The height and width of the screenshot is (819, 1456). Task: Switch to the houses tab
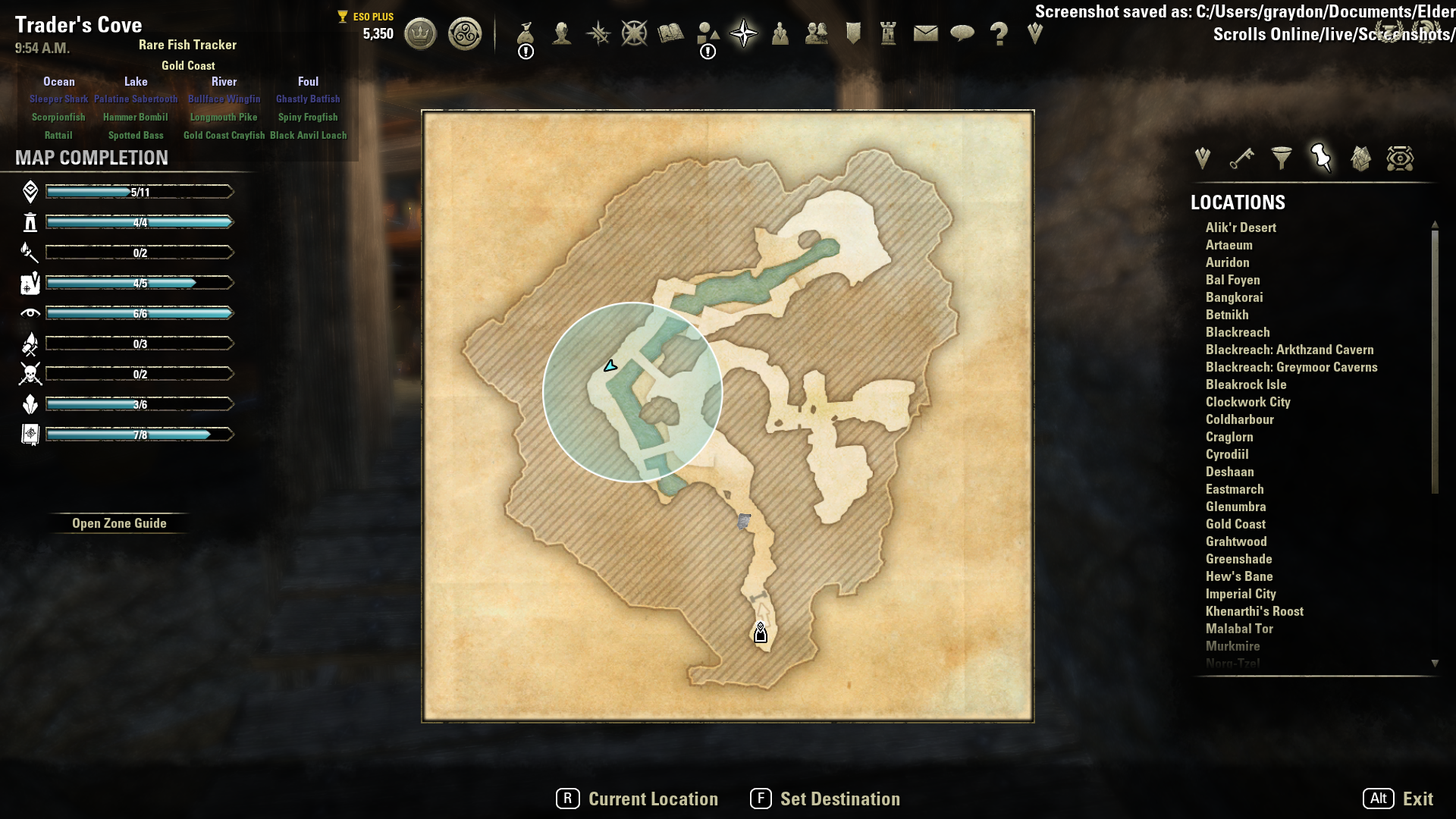1360,158
